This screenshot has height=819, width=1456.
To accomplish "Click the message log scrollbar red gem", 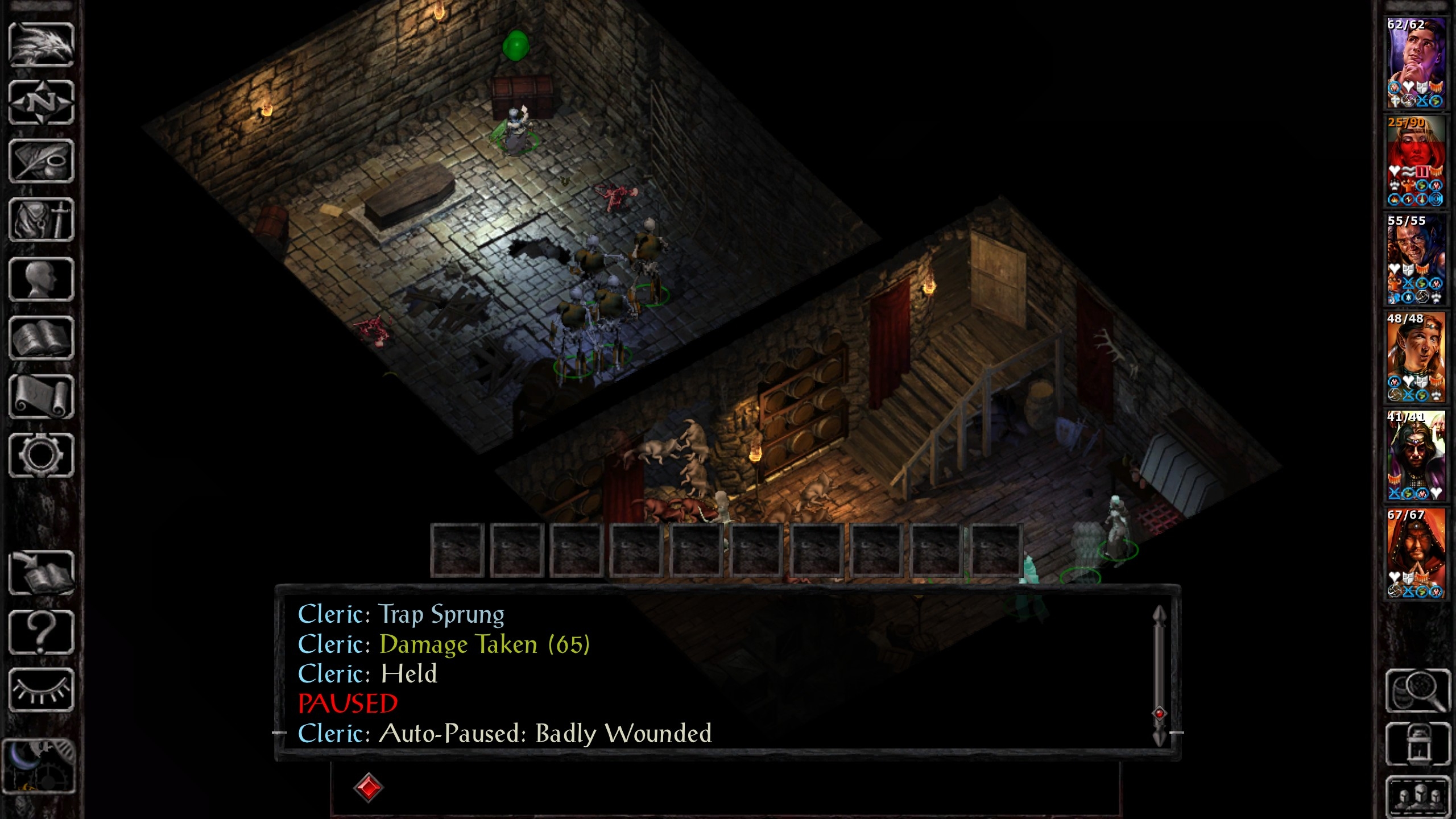I will point(1159,713).
